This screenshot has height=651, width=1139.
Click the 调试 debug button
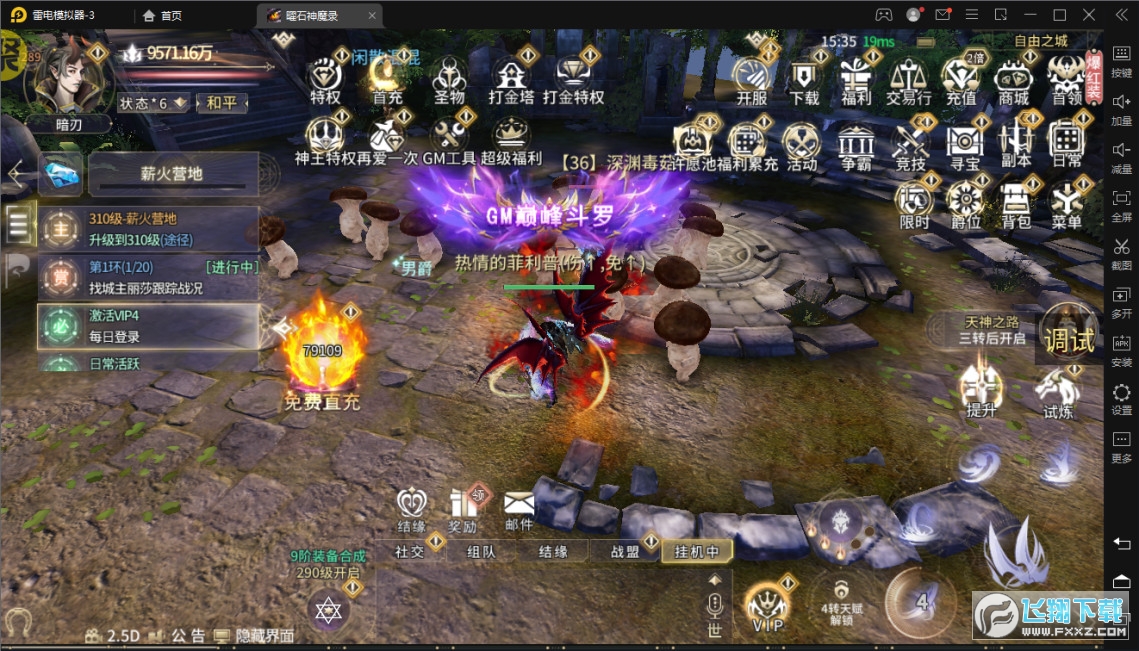pyautogui.click(x=1069, y=340)
